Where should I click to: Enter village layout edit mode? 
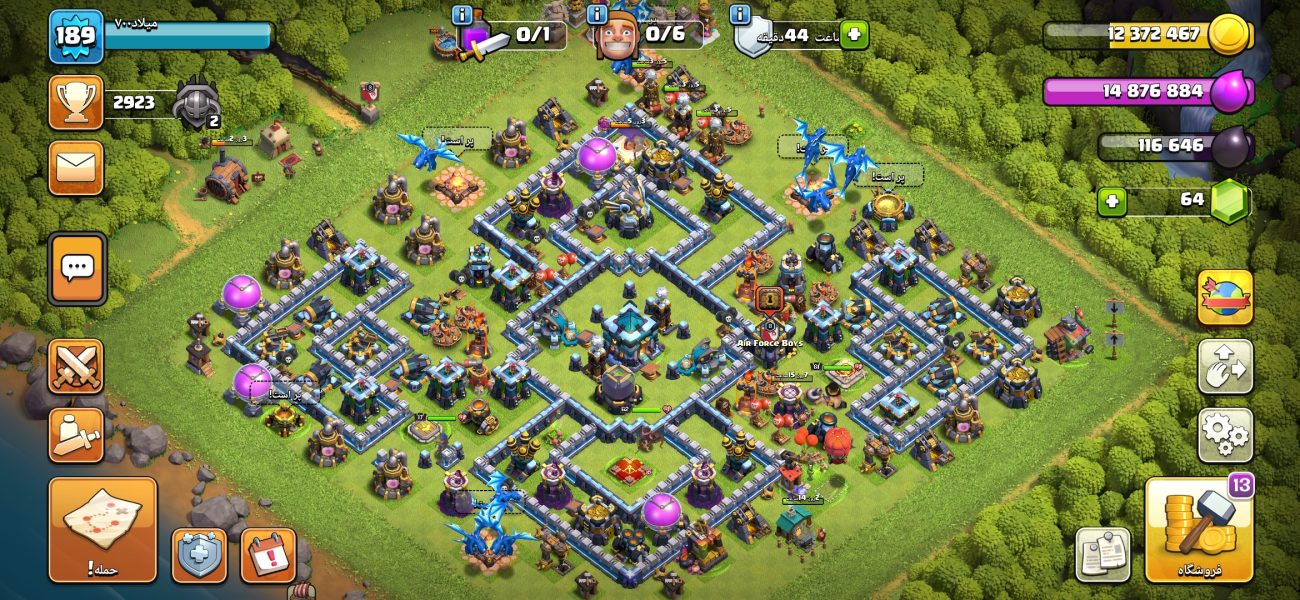coord(1225,366)
